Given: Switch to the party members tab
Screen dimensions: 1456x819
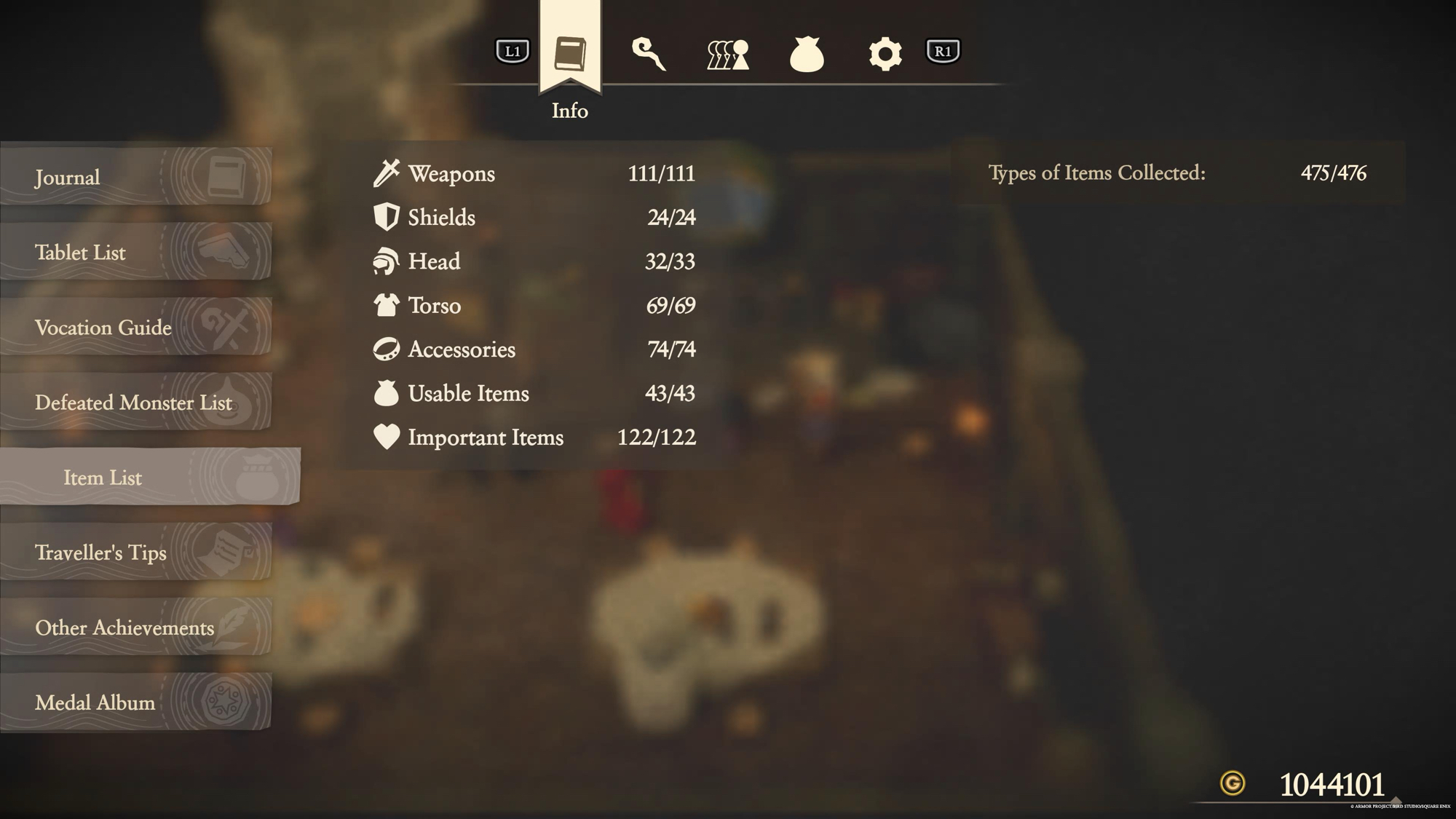Looking at the screenshot, I should (x=727, y=54).
